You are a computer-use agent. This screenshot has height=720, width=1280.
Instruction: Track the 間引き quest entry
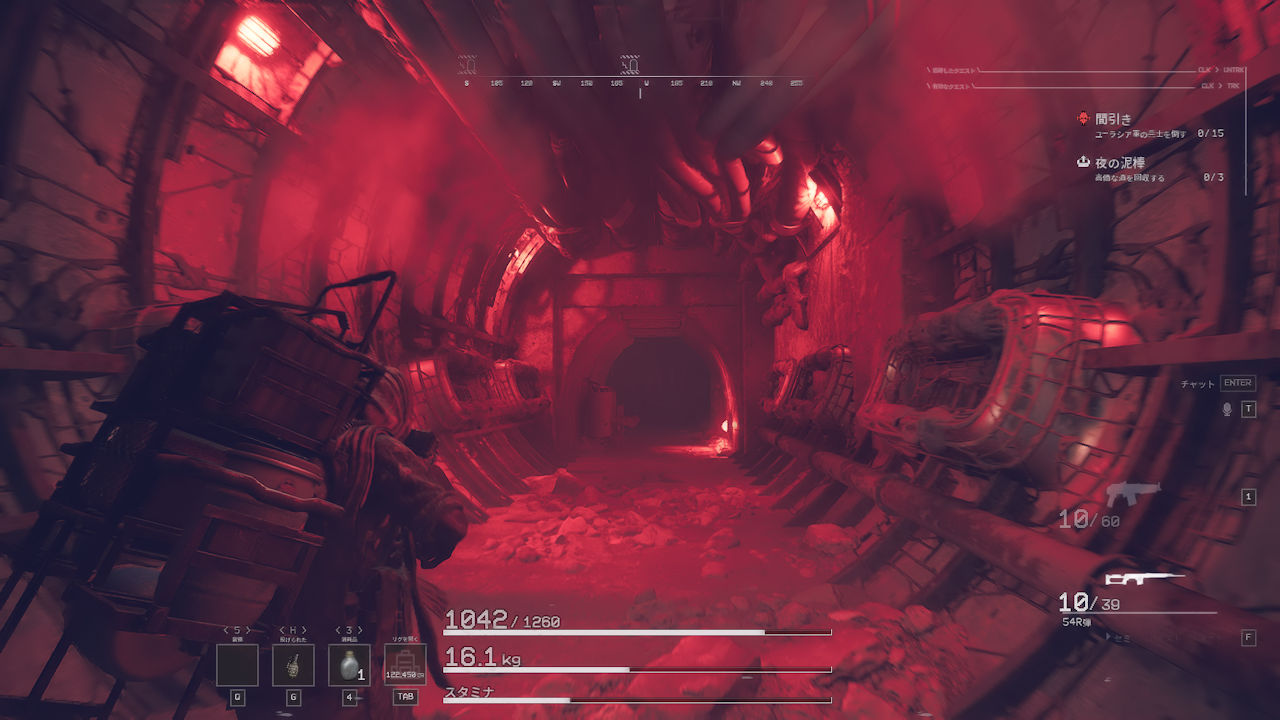coord(1113,118)
